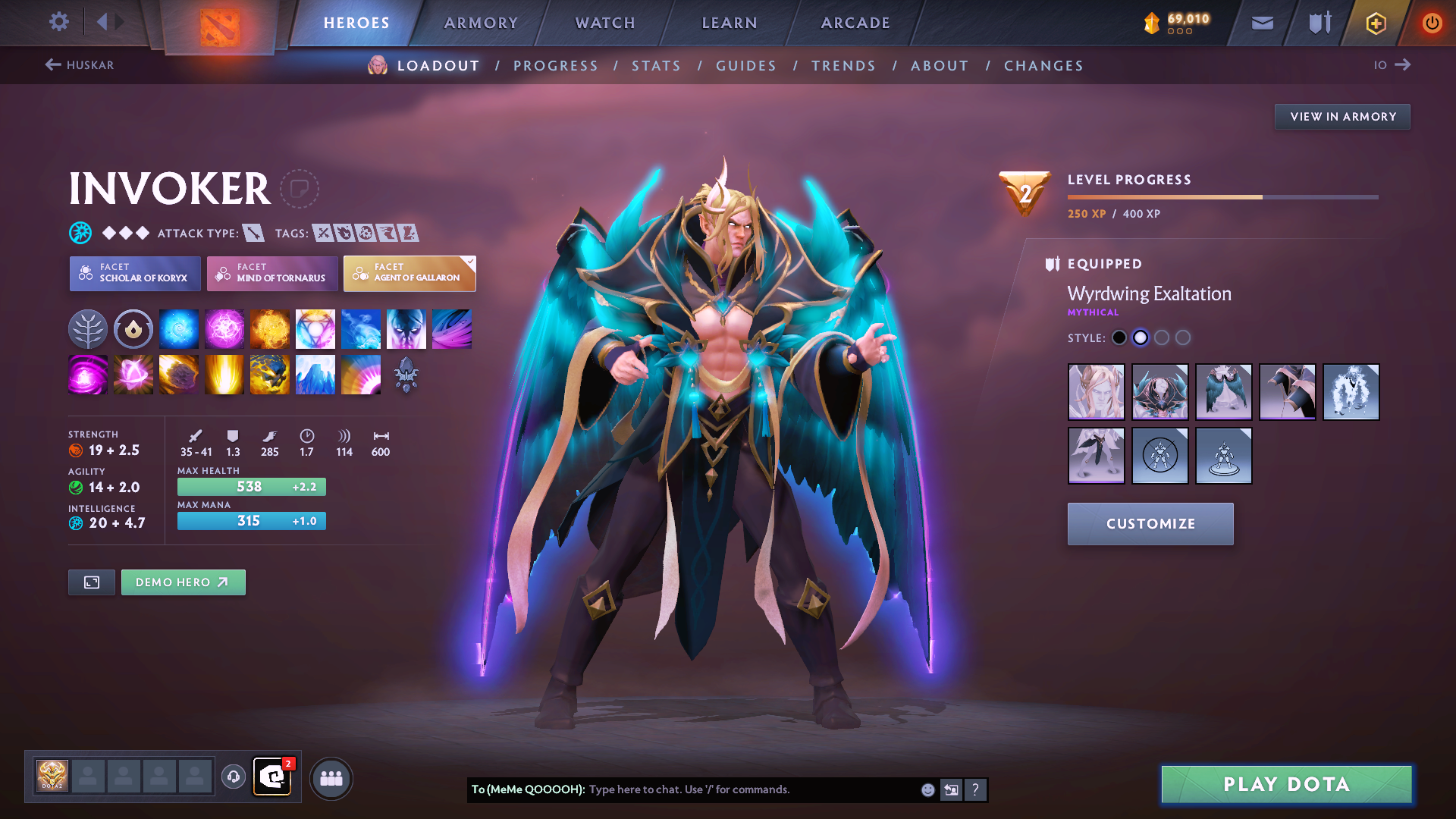Switch to the Stats section
Viewport: 1456px width, 819px height.
(656, 66)
